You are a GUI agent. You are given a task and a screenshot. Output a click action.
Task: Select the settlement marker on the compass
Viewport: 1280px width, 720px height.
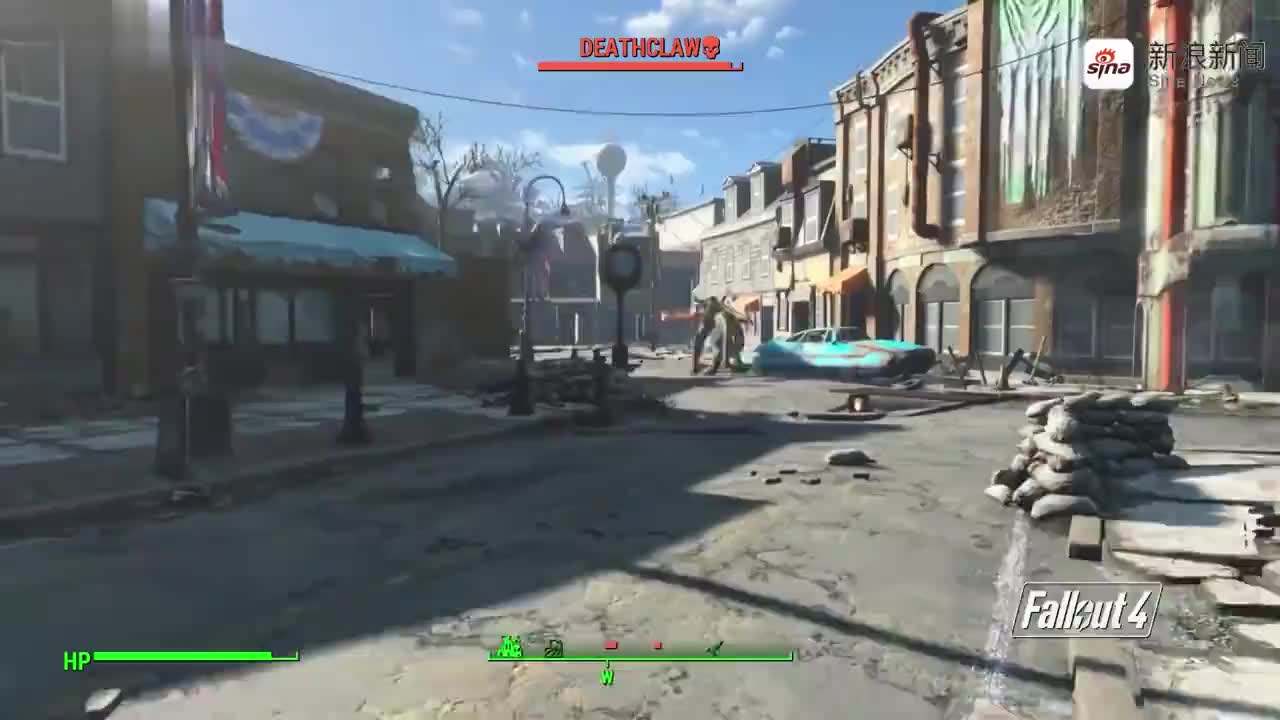pyautogui.click(x=508, y=648)
